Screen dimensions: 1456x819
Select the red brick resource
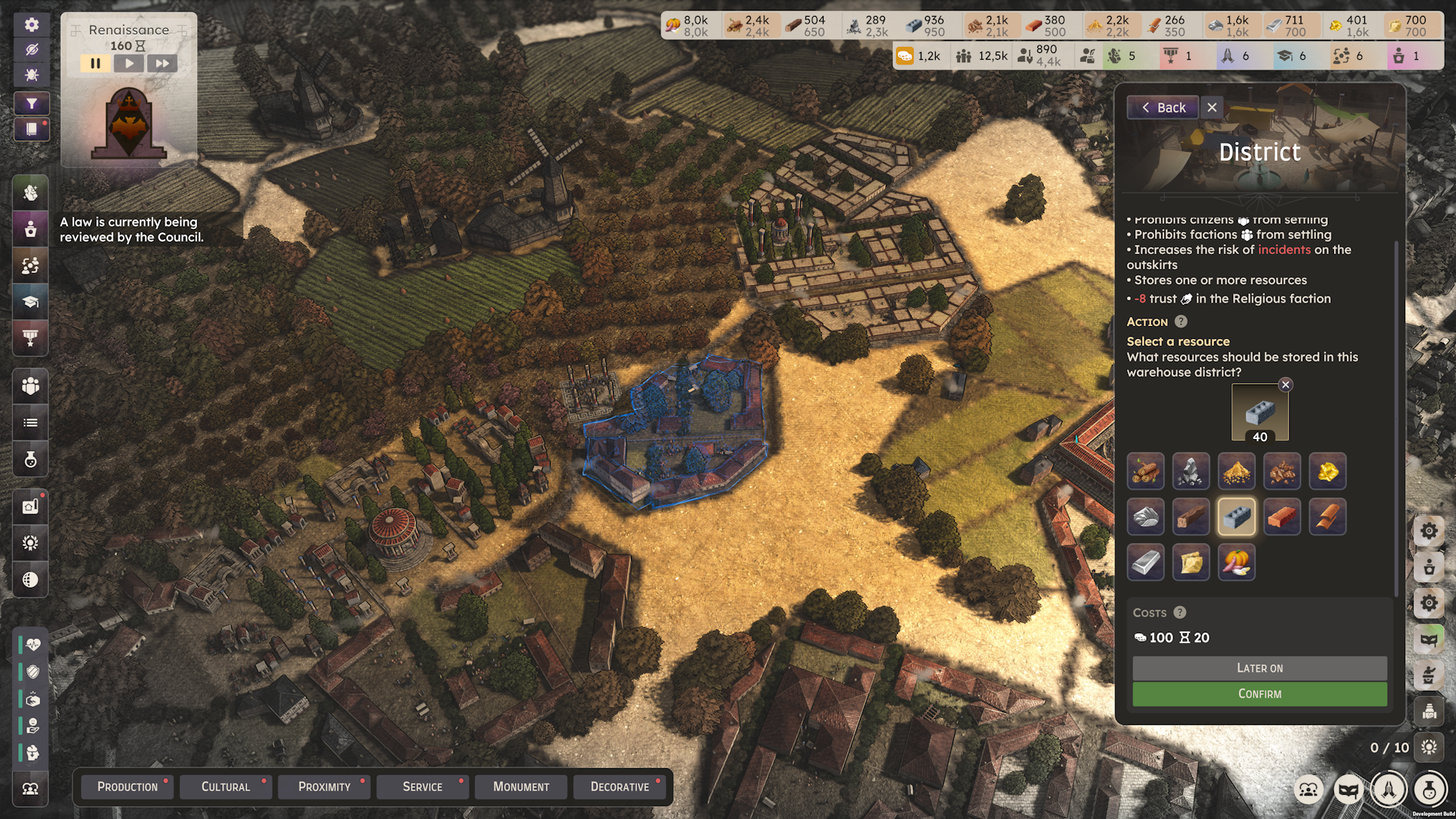click(x=1282, y=517)
